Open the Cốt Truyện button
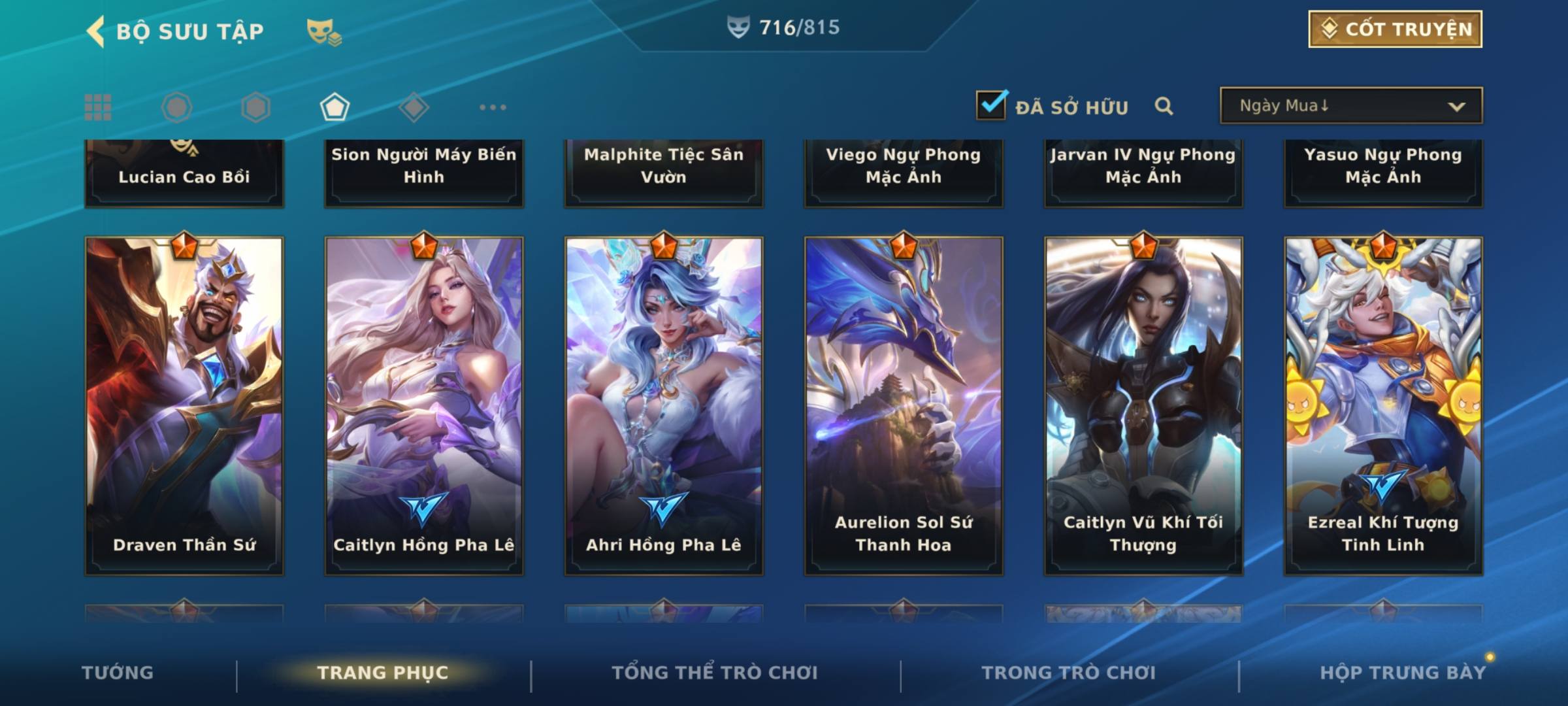Image resolution: width=1568 pixels, height=706 pixels. point(1395,29)
